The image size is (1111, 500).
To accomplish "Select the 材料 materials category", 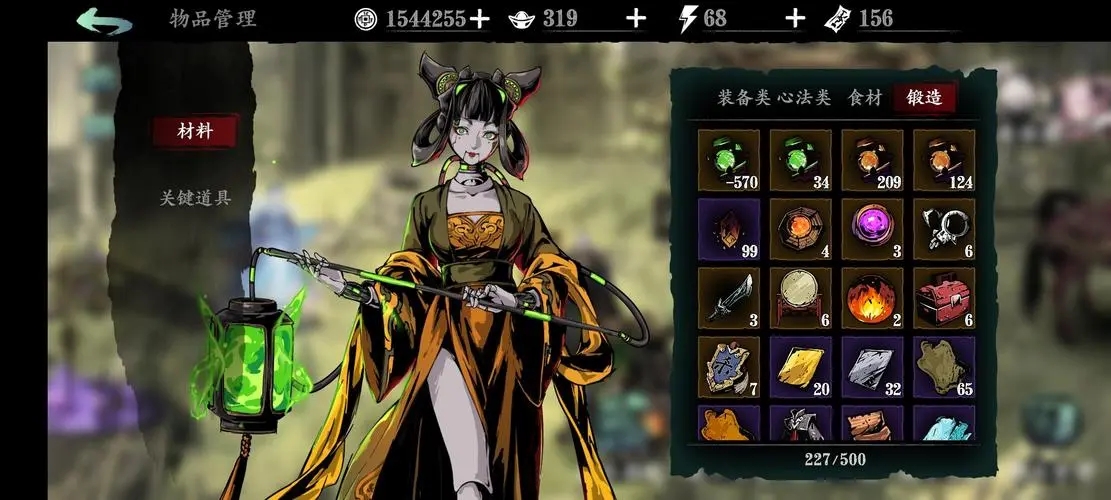I will click(195, 131).
